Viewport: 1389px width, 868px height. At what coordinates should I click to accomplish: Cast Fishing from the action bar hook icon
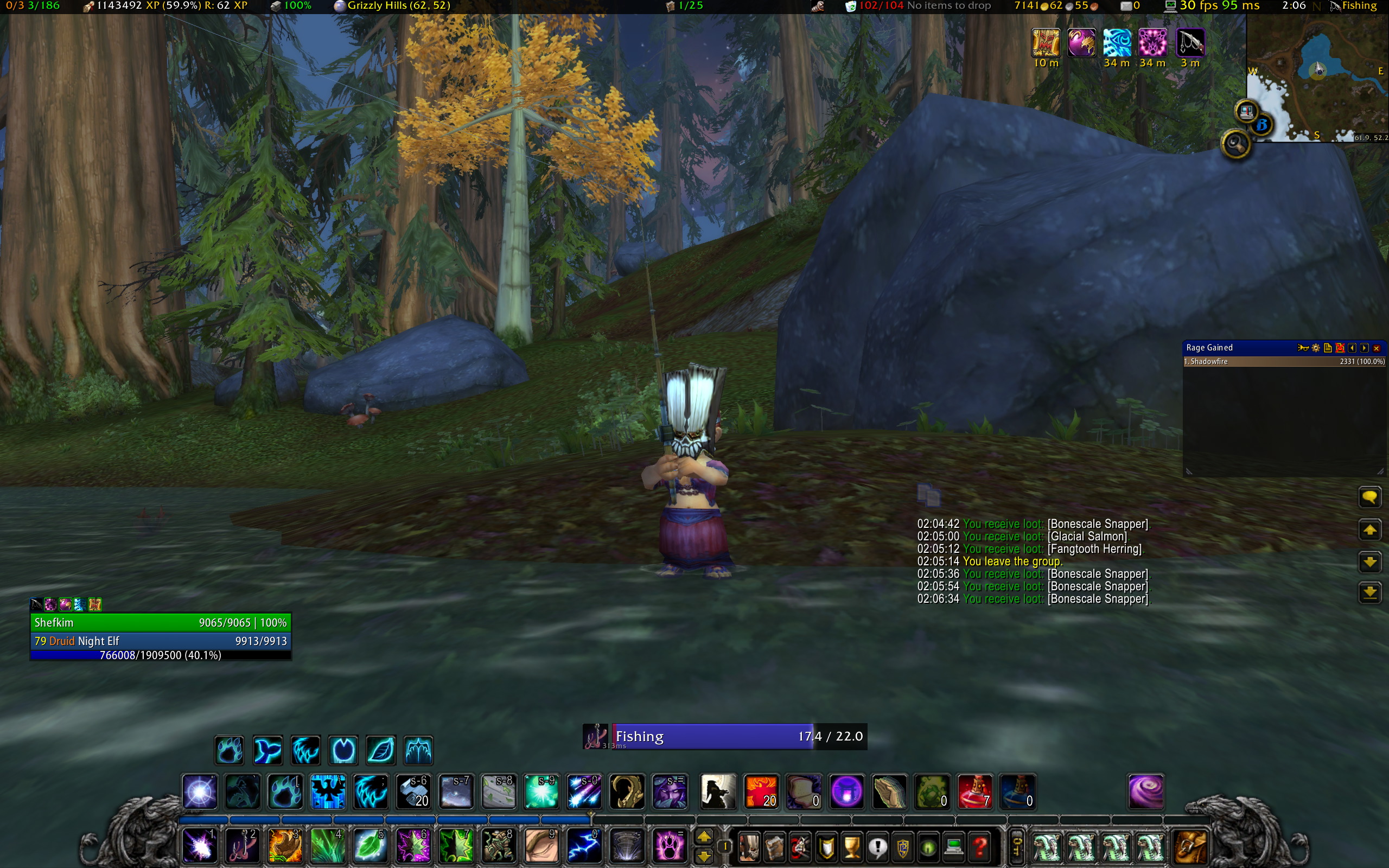(x=241, y=846)
